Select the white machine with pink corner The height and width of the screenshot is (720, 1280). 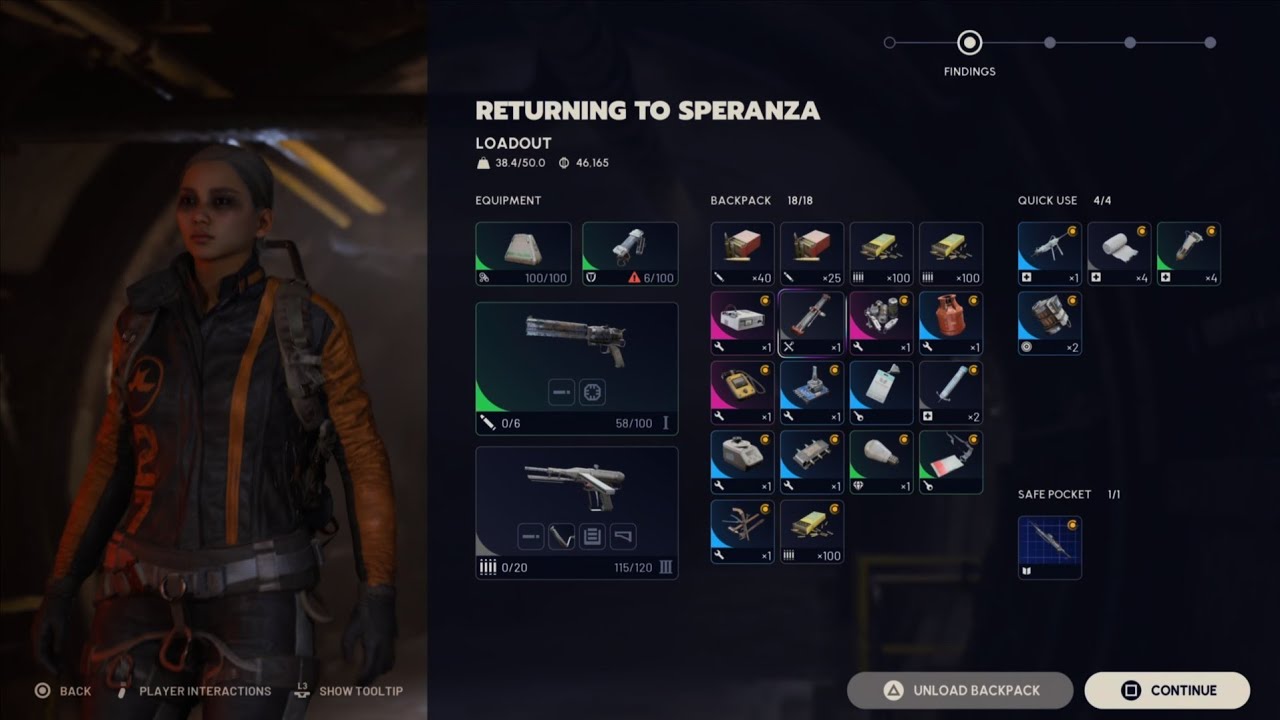click(742, 323)
